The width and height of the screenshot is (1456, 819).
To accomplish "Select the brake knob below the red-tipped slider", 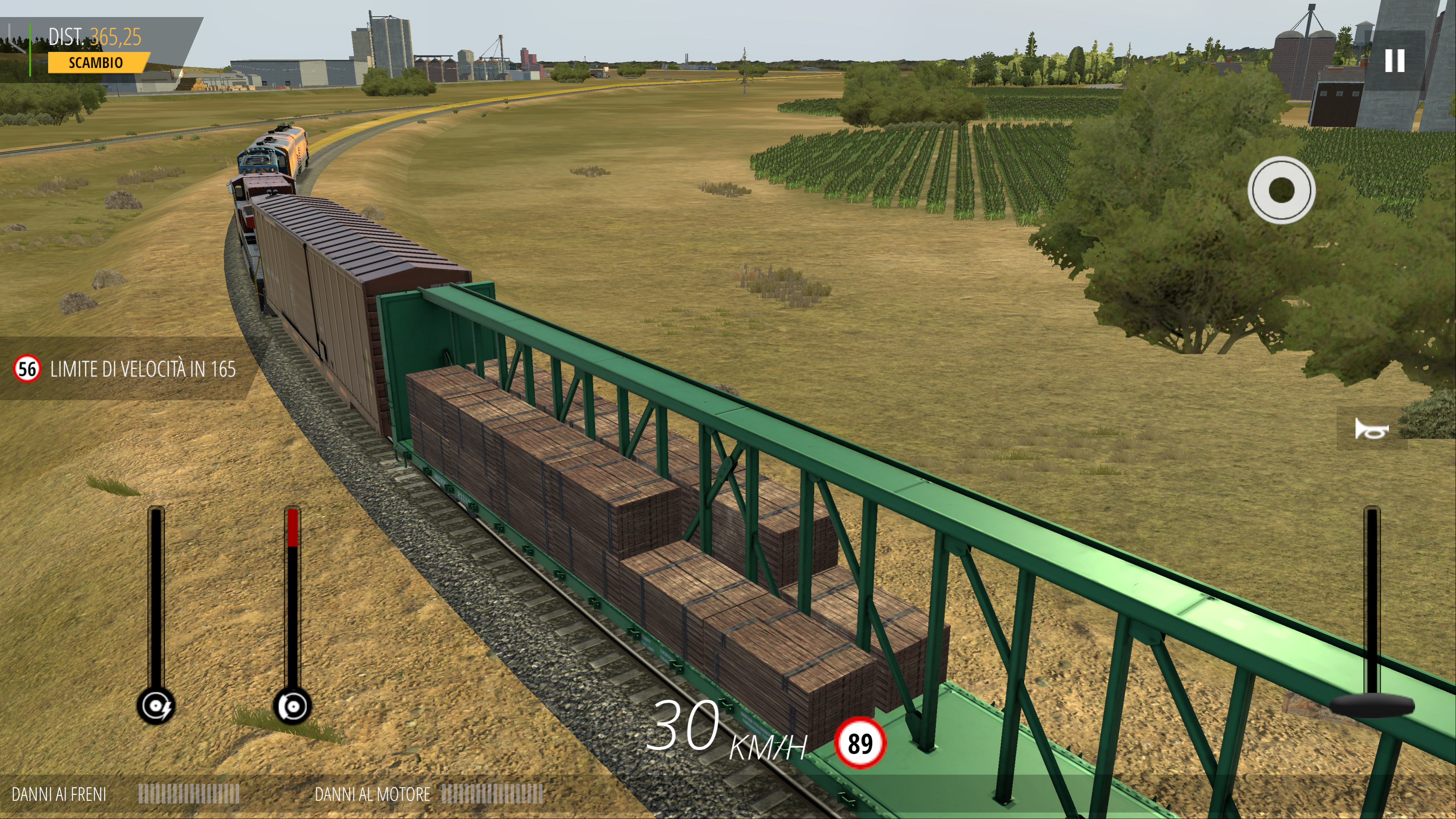I will click(292, 706).
